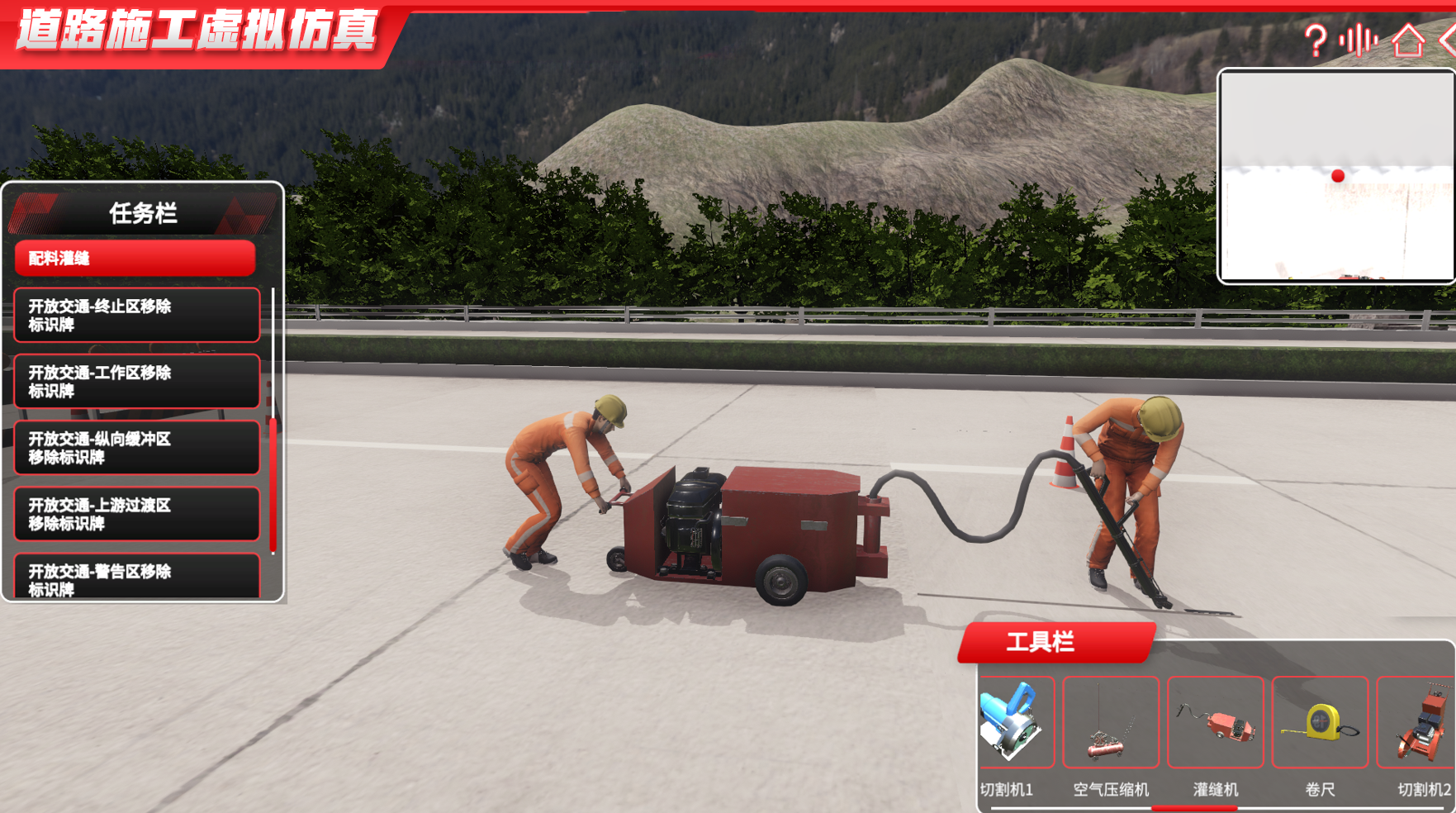Click the 开放交通-警告区移除标识牌 task
This screenshot has height=813, width=1456.
point(137,577)
